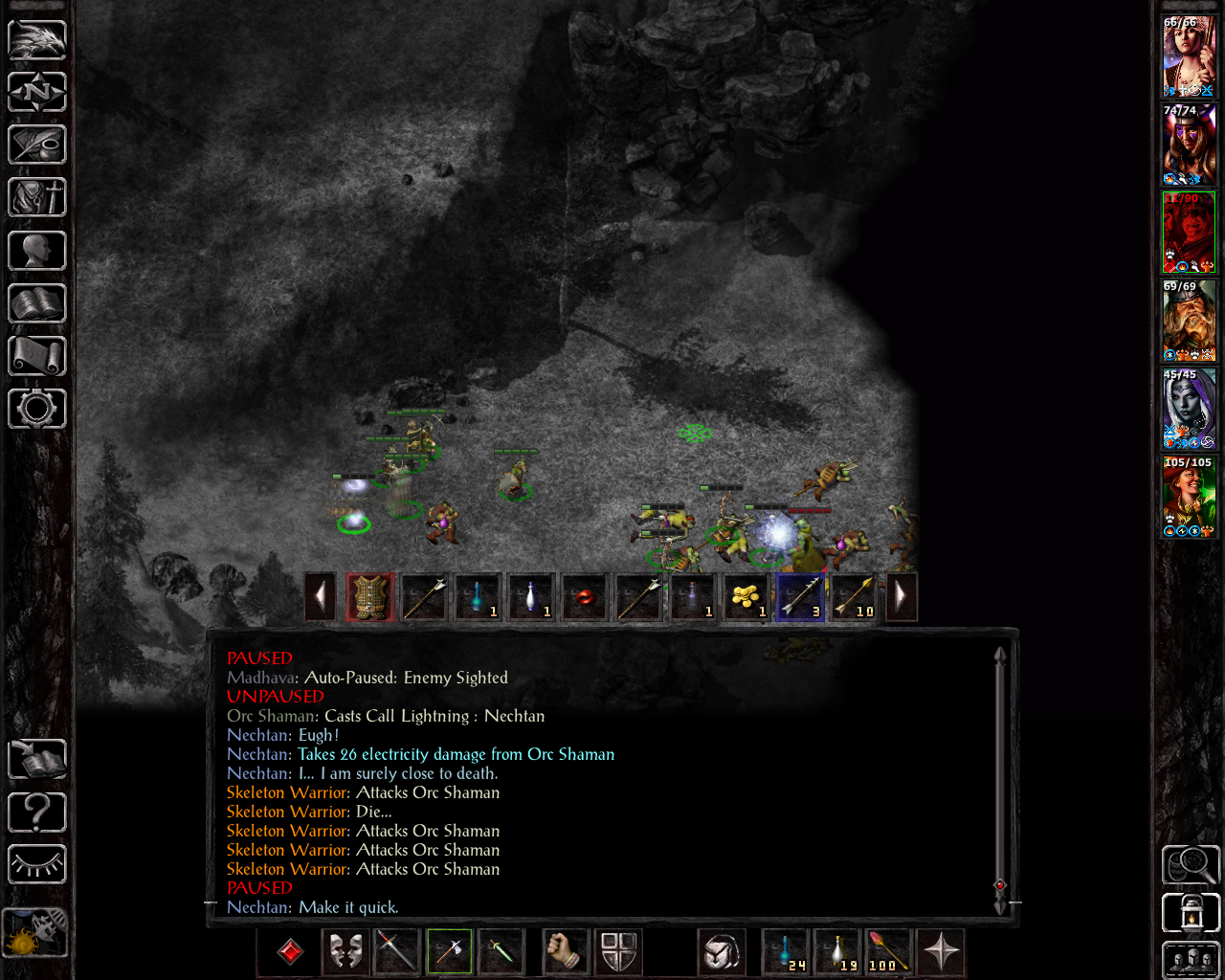Select the axe weapon quick slot
The image size is (1225, 980).
coord(450,951)
